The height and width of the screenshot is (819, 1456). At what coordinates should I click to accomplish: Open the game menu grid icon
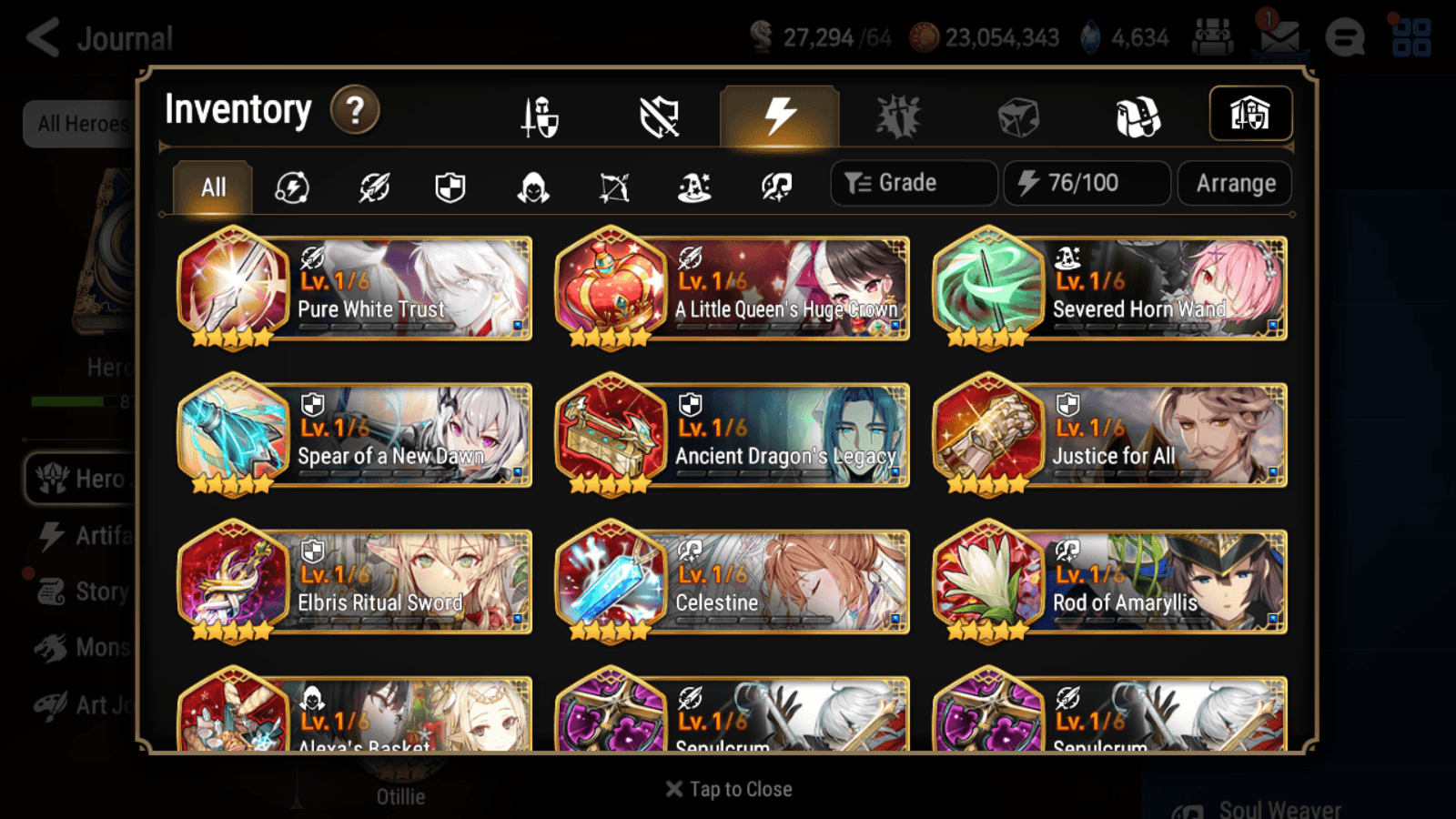pyautogui.click(x=1412, y=38)
